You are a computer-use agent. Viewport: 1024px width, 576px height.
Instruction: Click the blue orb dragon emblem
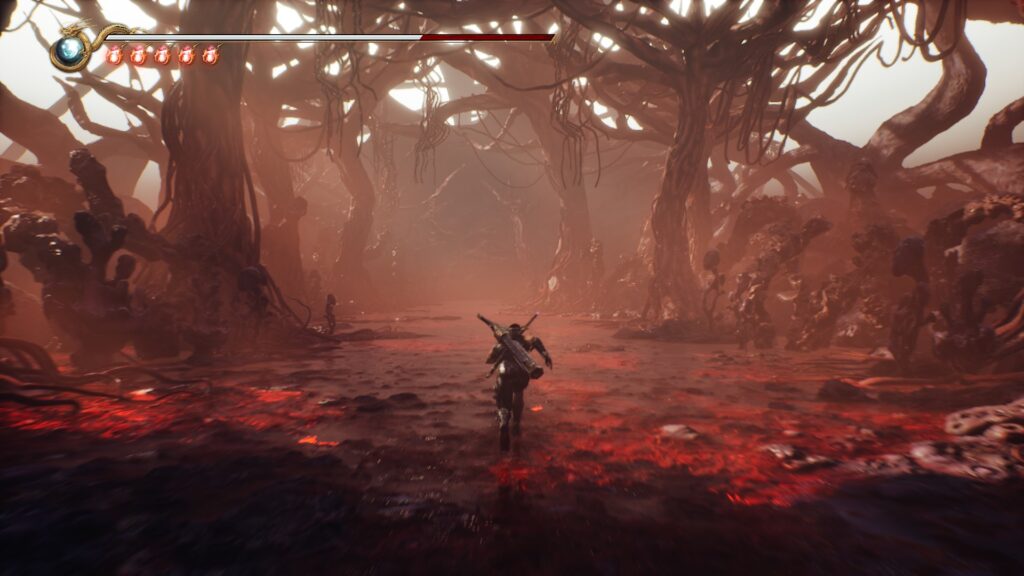(71, 52)
